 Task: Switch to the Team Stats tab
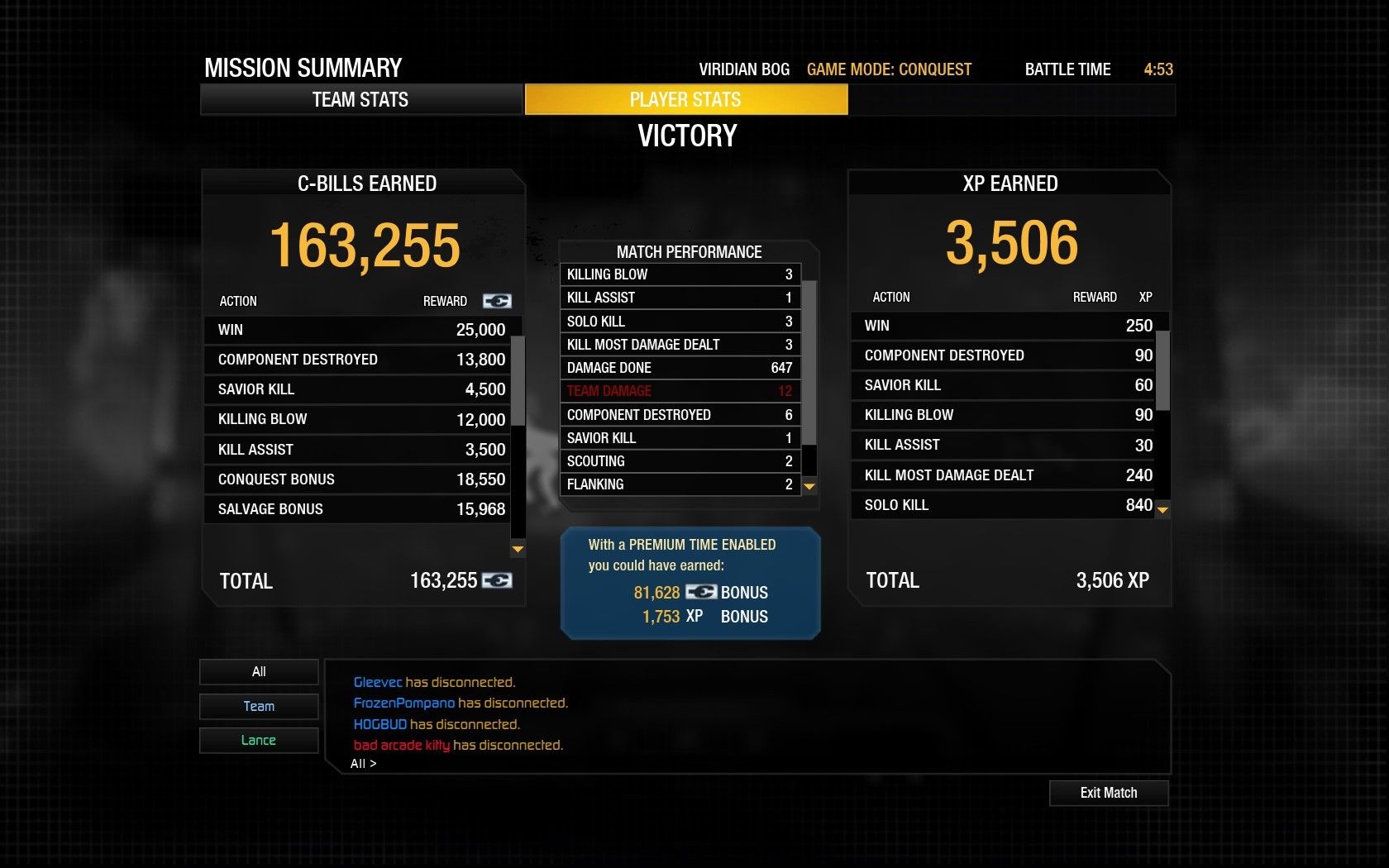[x=360, y=100]
